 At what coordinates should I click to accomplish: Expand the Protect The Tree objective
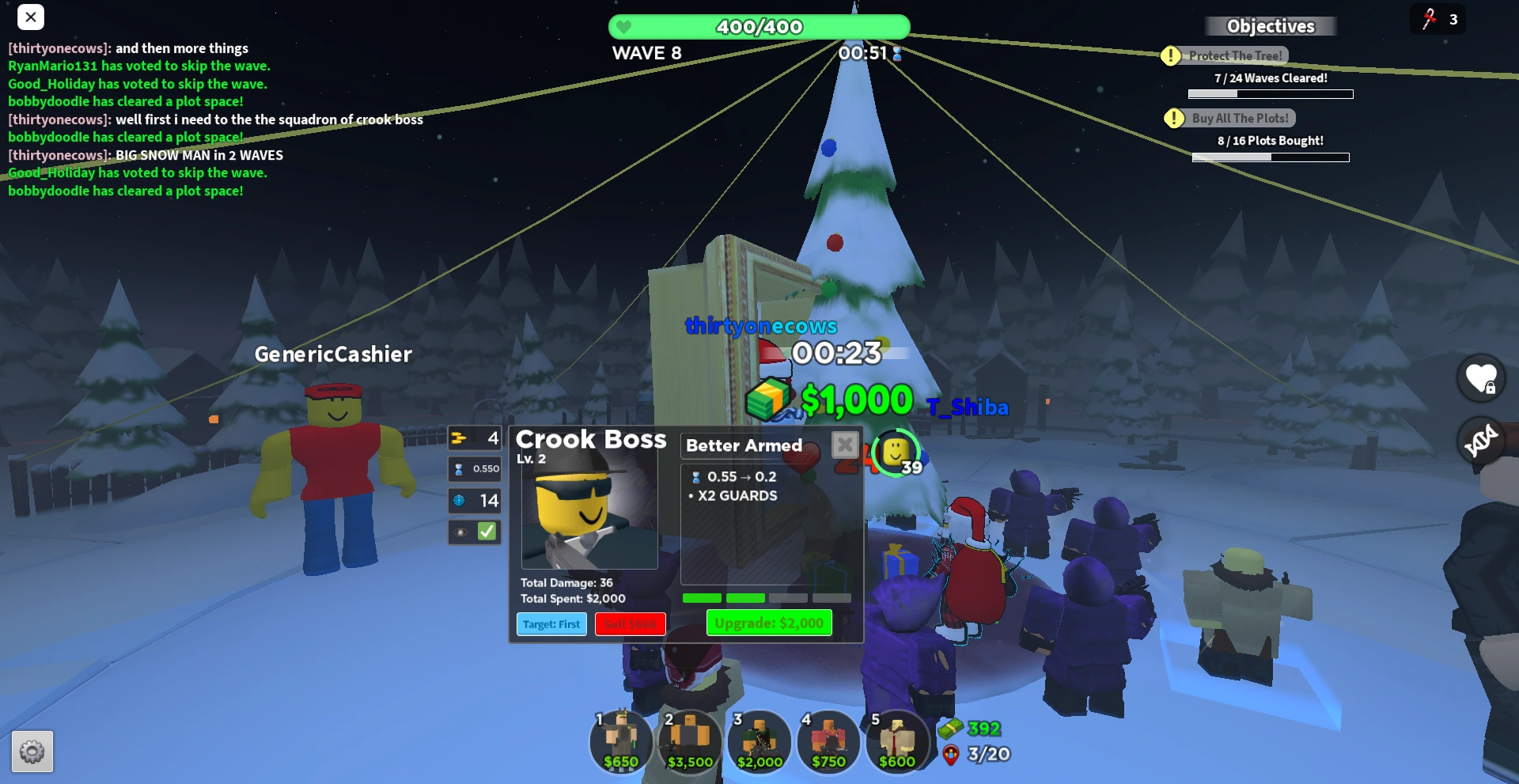point(1234,55)
